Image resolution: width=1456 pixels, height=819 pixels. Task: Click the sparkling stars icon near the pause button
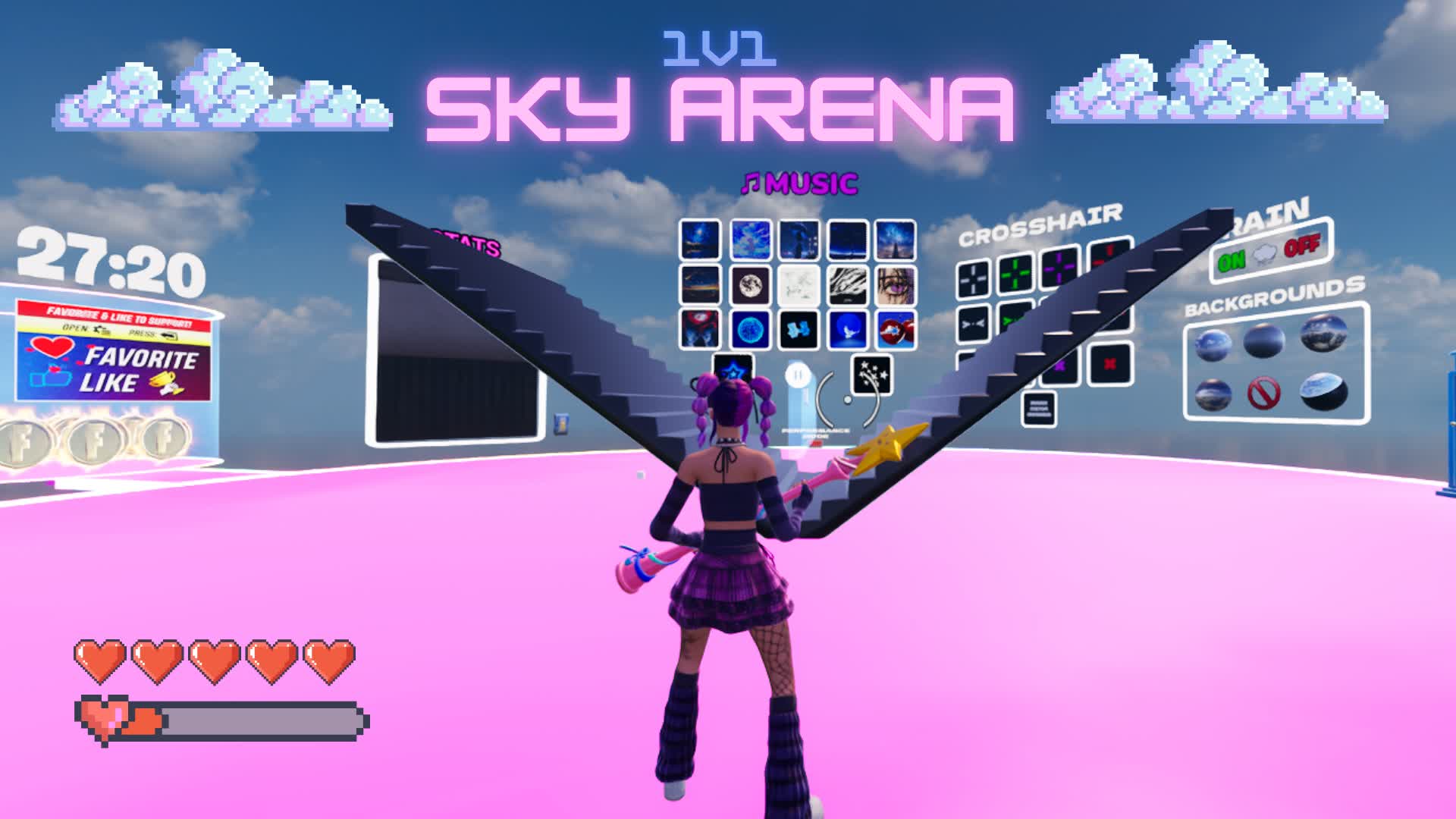[871, 374]
